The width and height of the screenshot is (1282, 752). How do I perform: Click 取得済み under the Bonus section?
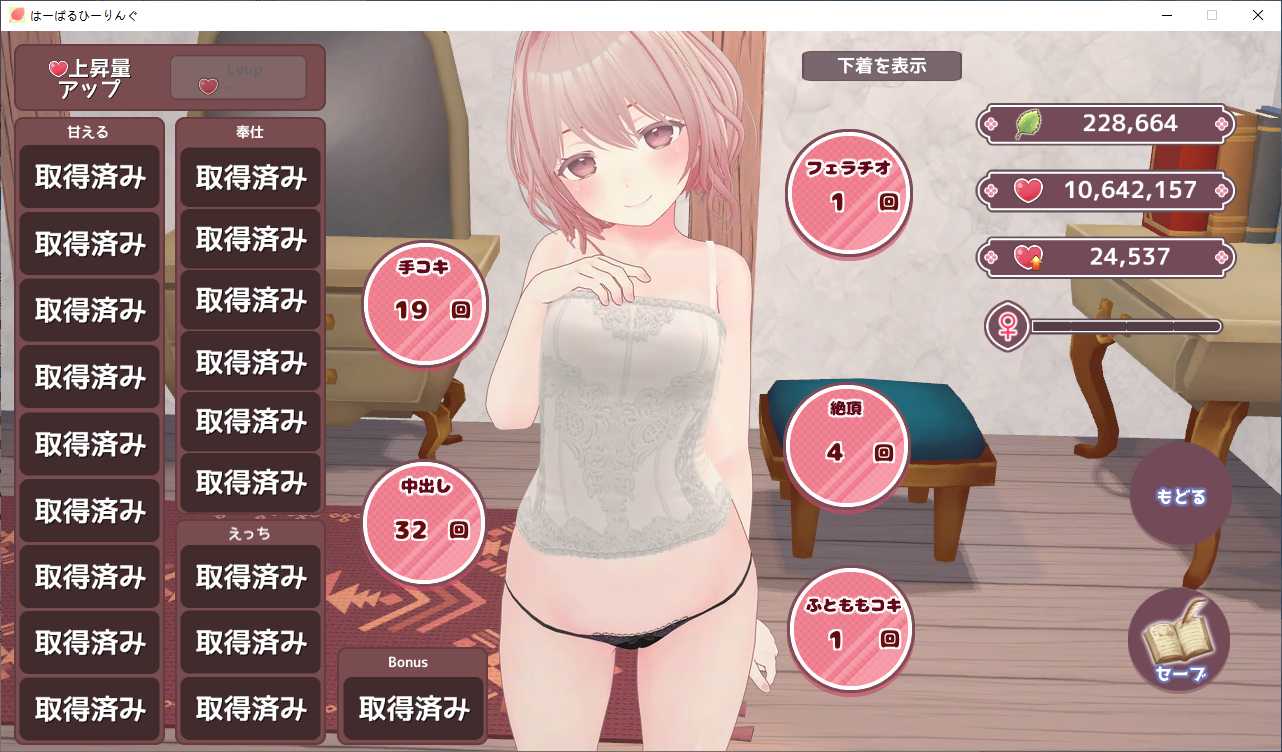tap(412, 708)
